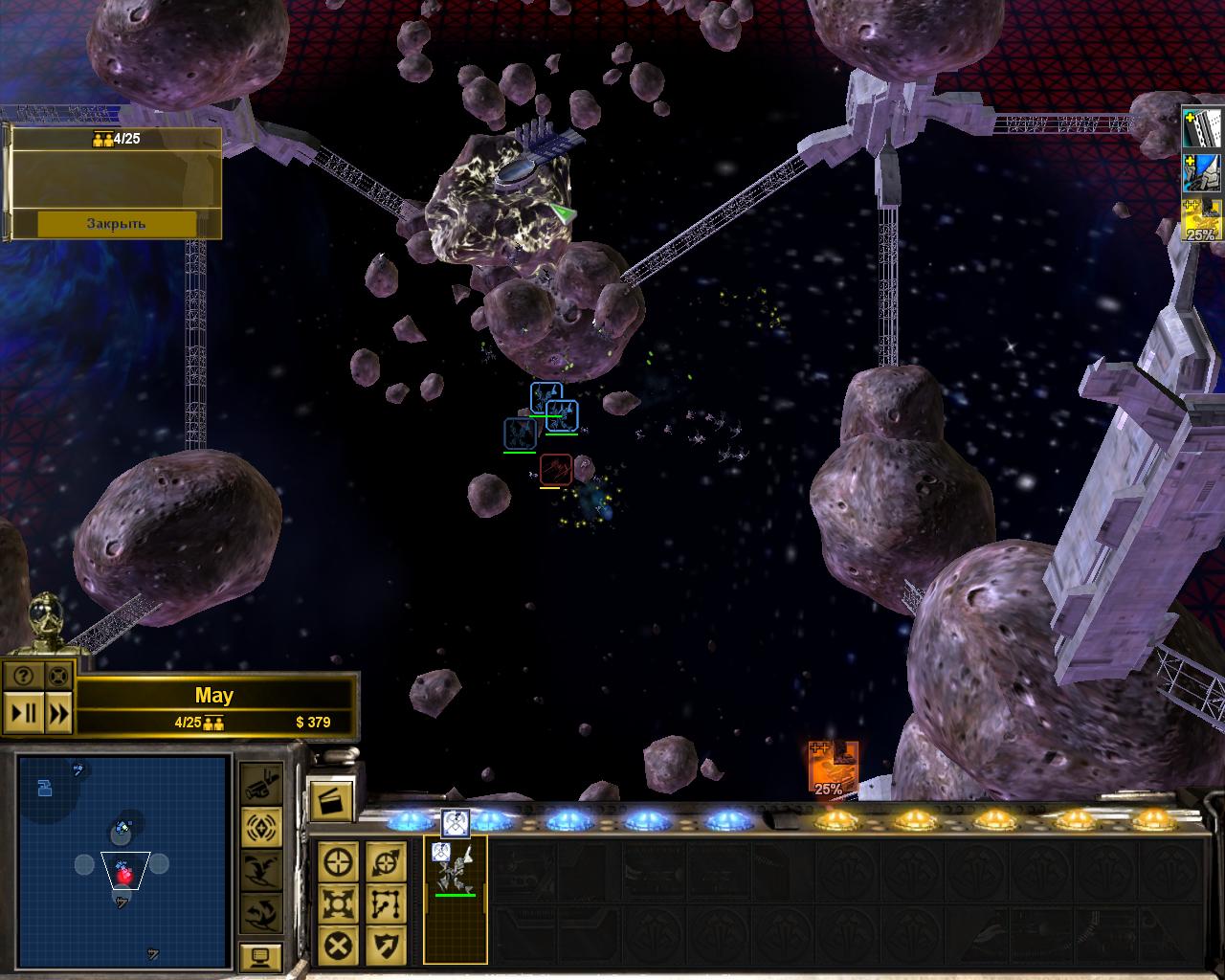
Task: Choose the crosshair-with-arrows attack-move command
Action: 386,862
